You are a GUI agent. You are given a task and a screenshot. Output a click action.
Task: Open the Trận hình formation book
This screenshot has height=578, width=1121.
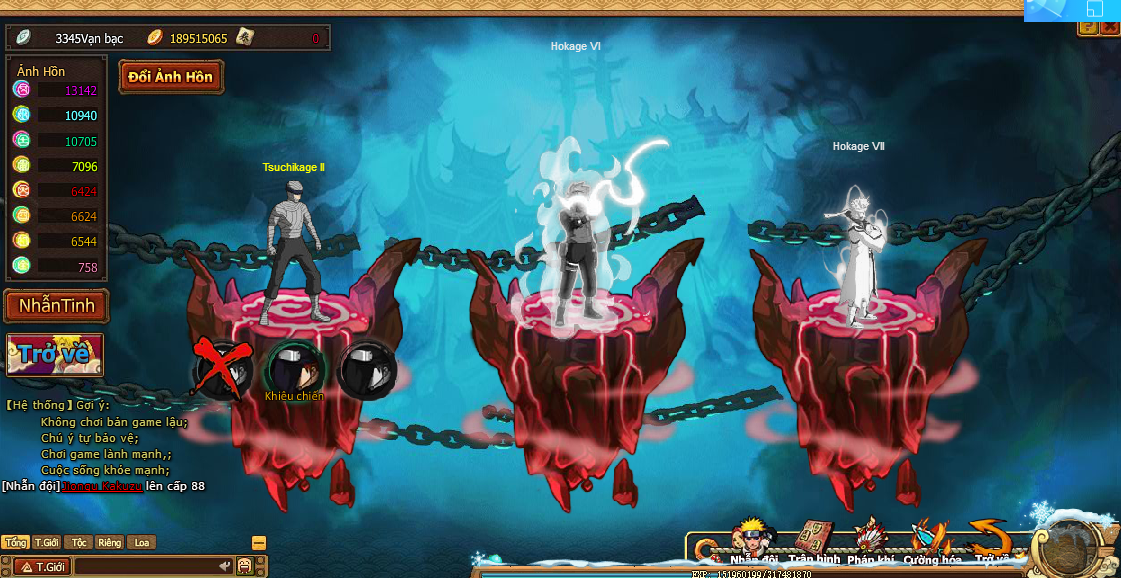point(814,541)
